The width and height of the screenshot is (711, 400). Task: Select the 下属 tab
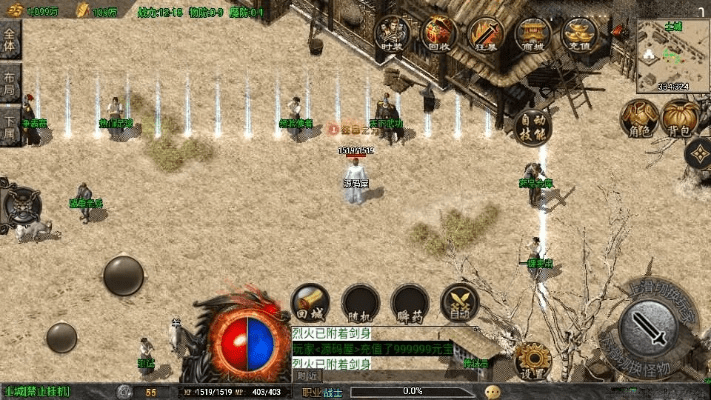tap(11, 127)
